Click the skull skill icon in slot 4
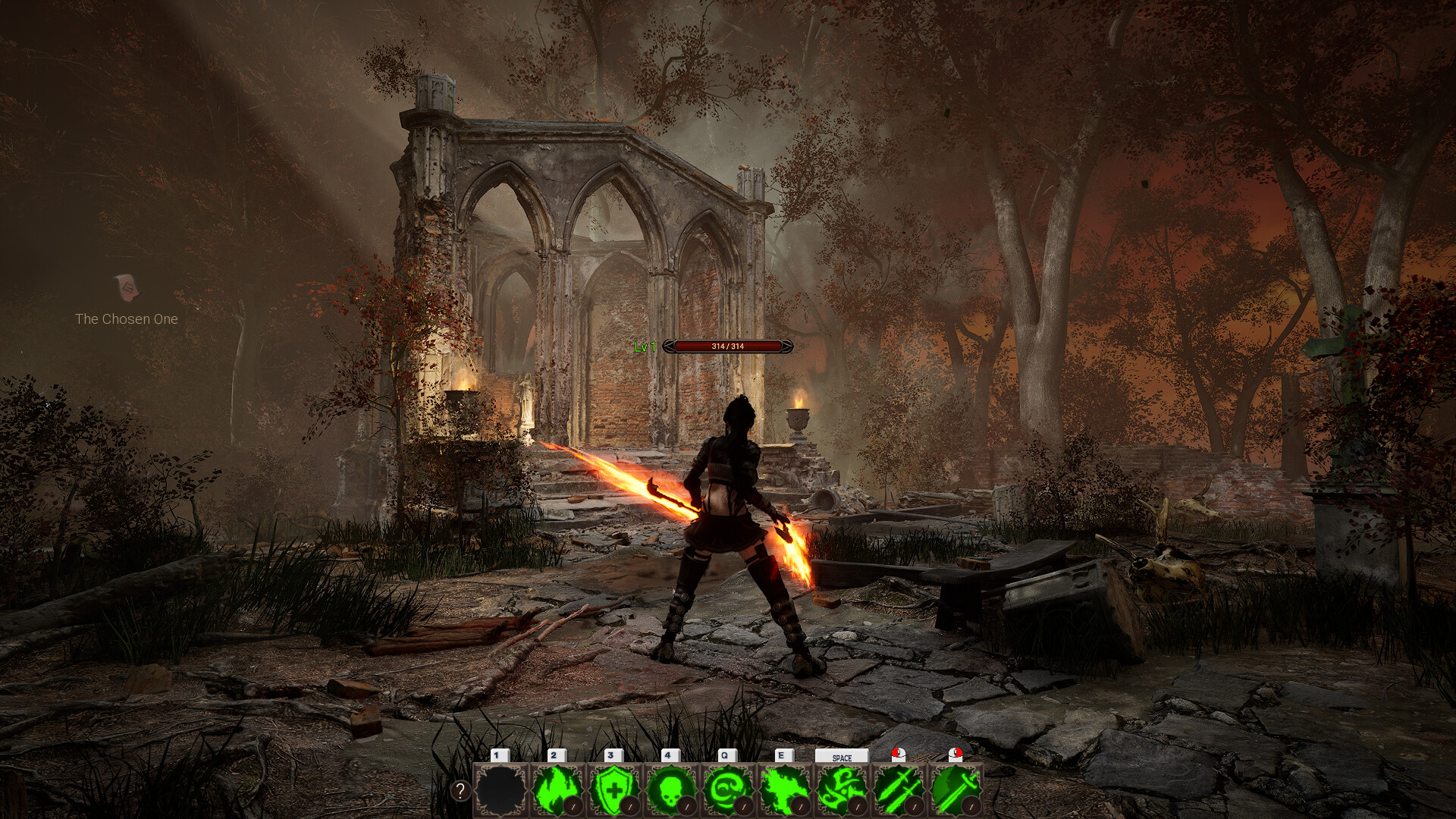This screenshot has width=1456, height=819. pos(668,790)
